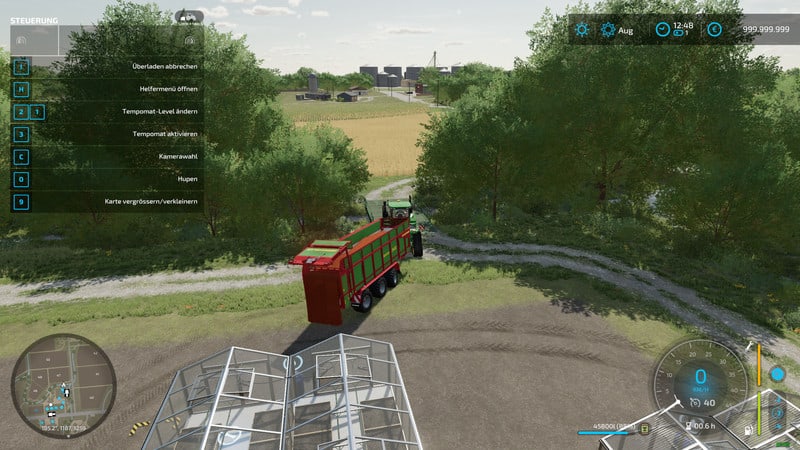Click the wrench damage icon
800x450 pixels.
tap(749, 345)
